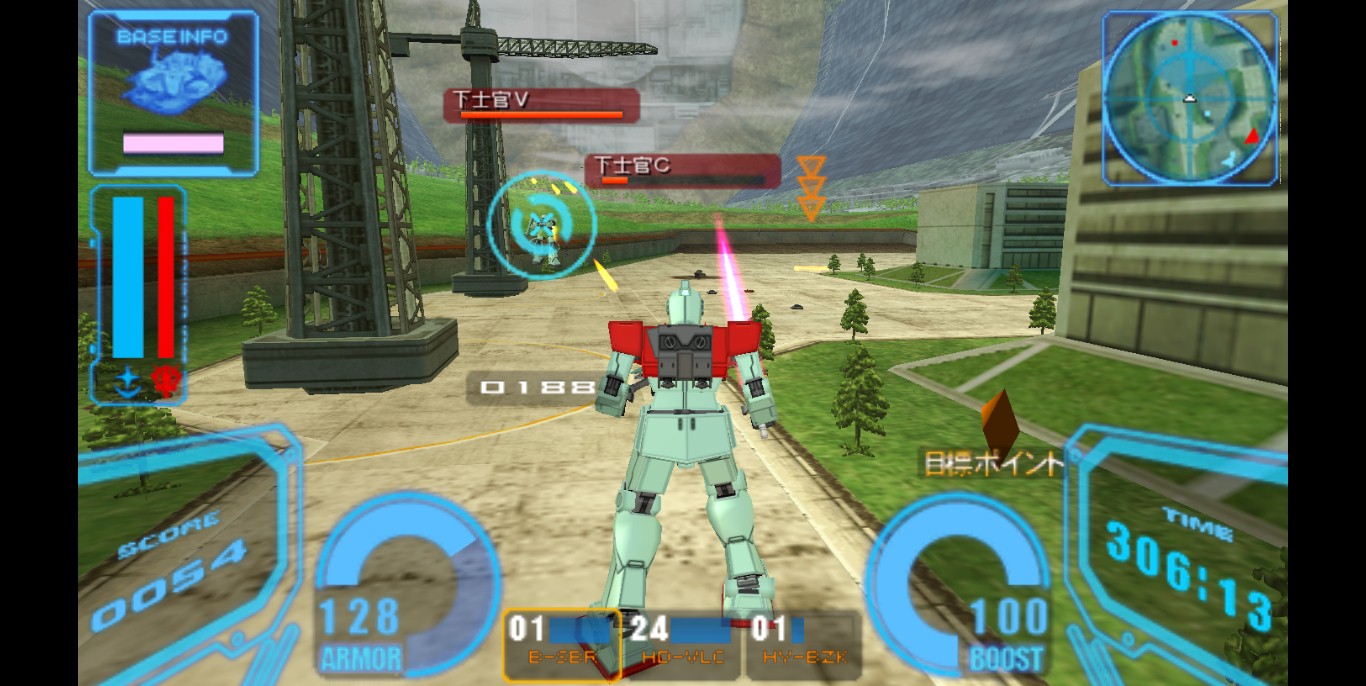
Task: Select the 下士官V enemy target tag
Action: point(541,105)
